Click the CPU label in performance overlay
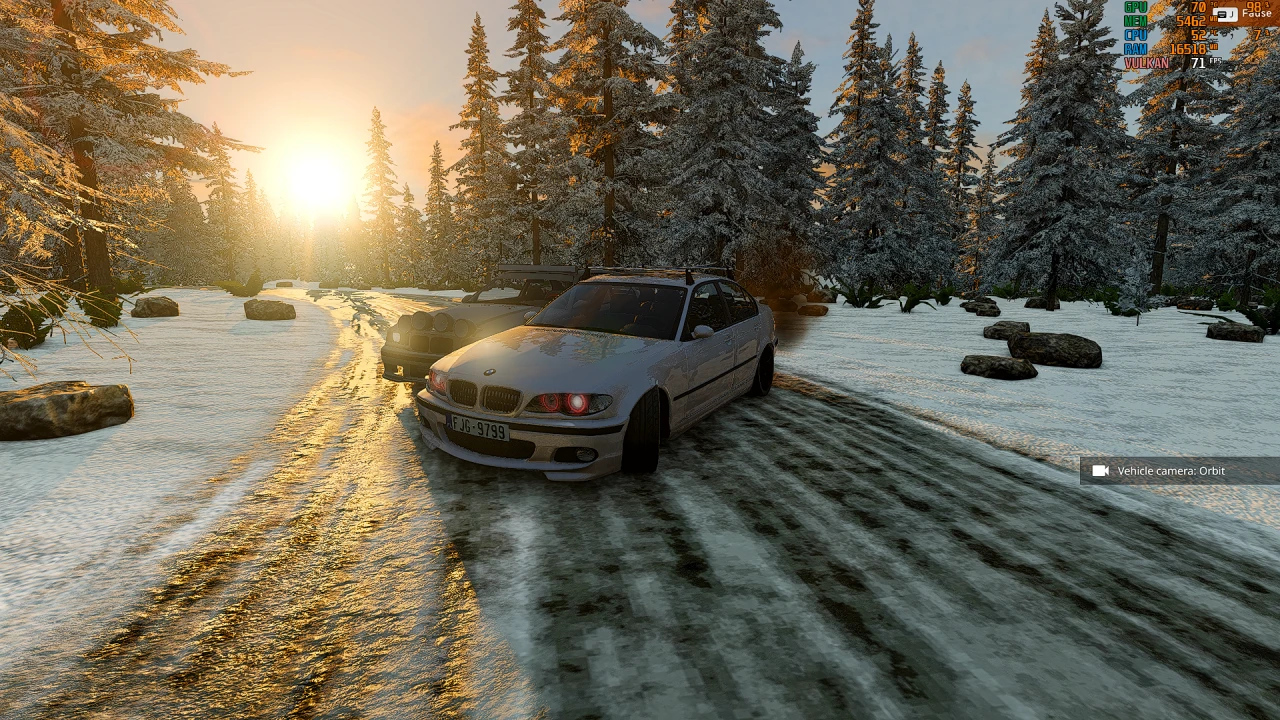This screenshot has height=720, width=1280. (x=1137, y=35)
